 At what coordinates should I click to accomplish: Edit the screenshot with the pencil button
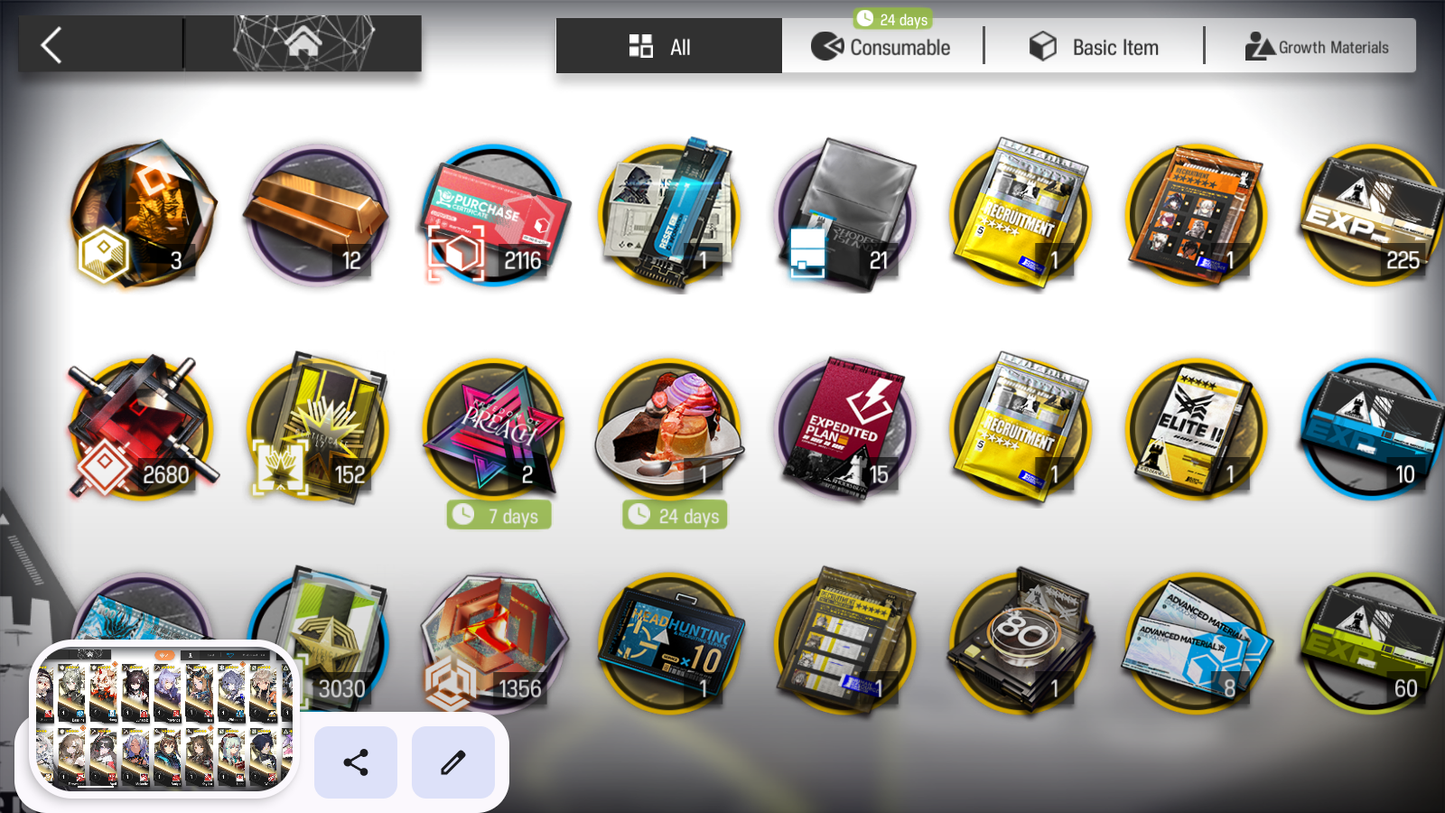click(x=453, y=762)
